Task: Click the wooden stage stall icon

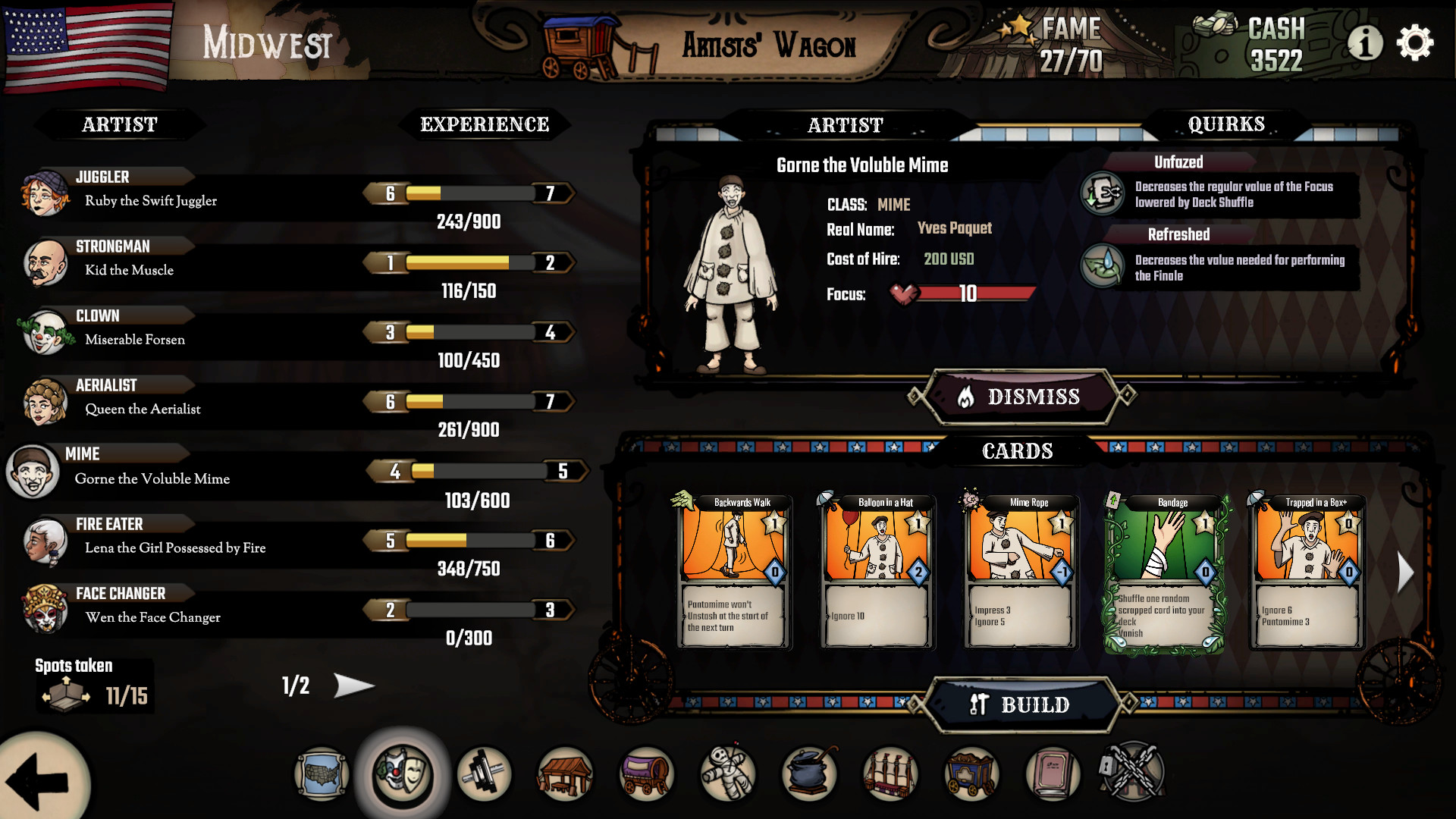Action: pyautogui.click(x=565, y=775)
